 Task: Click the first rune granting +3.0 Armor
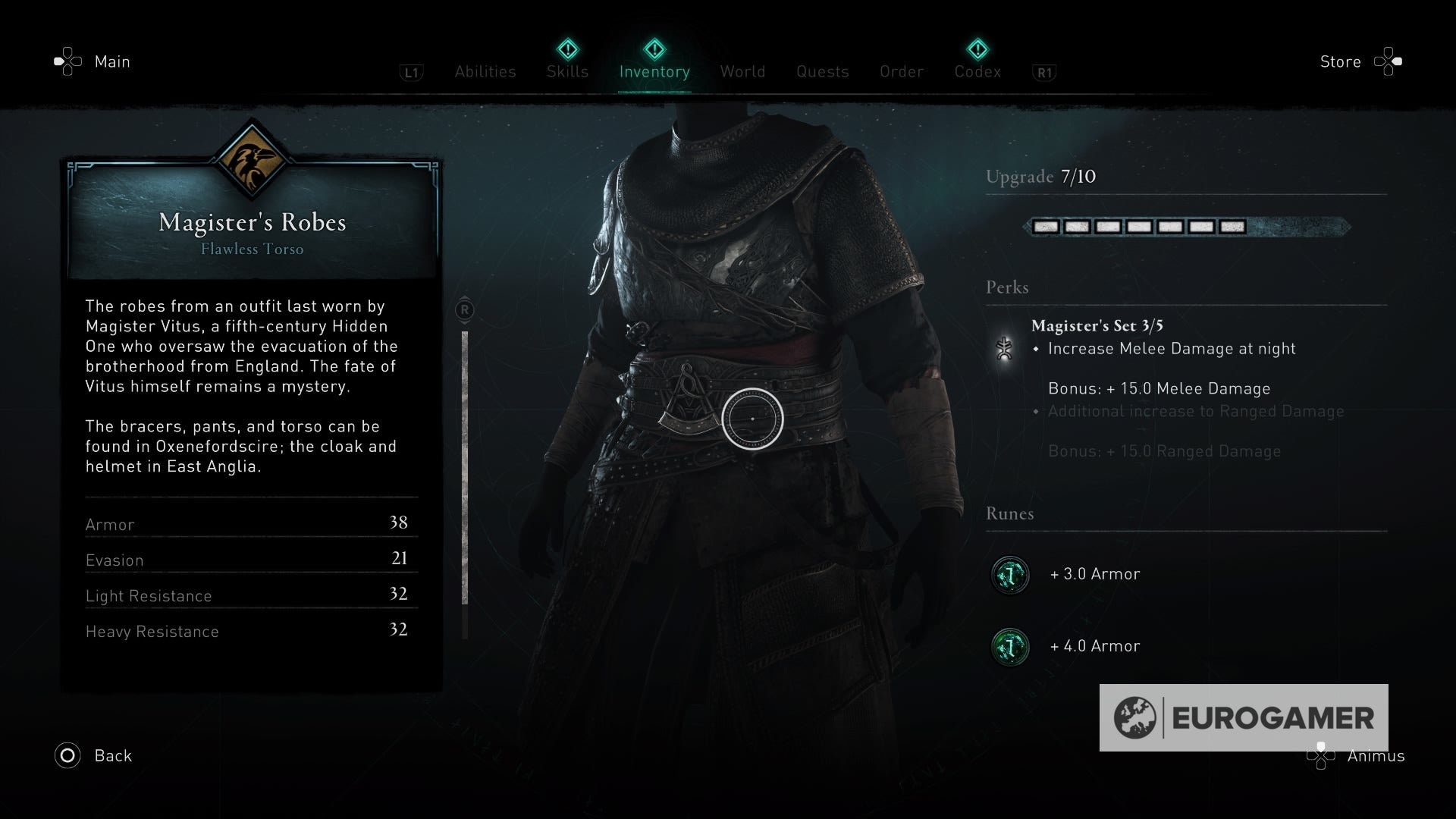point(1009,574)
